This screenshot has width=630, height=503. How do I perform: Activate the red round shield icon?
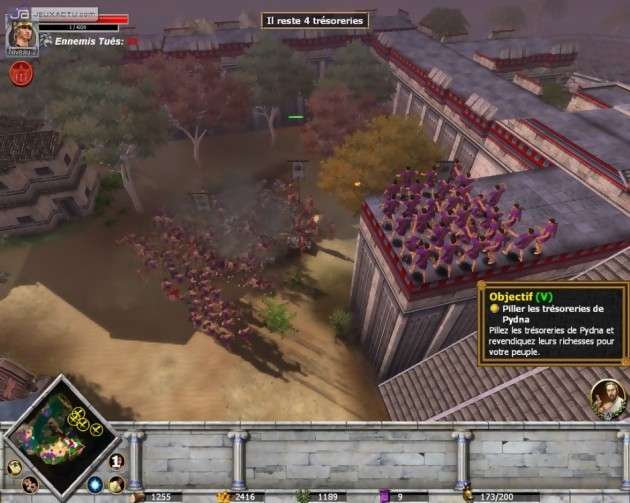coord(20,72)
